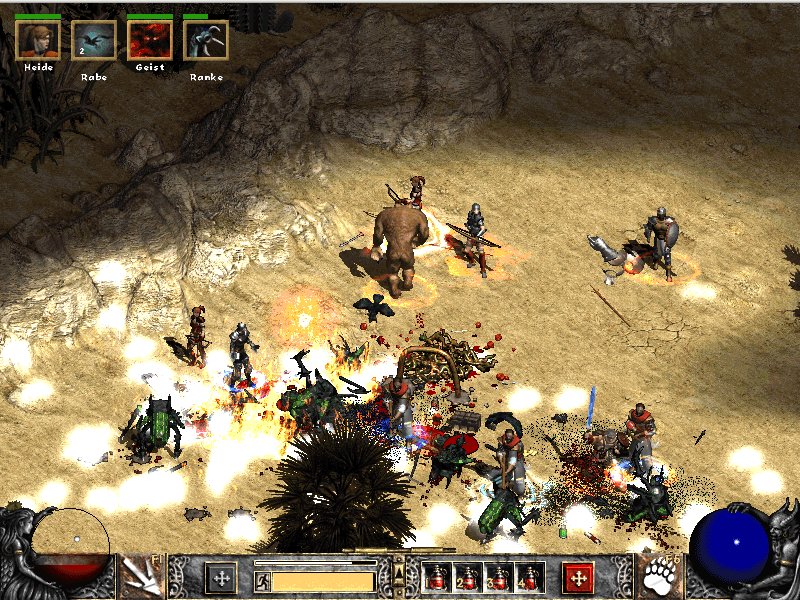Select the Geist spirit portrait
800x600 pixels.
(150, 40)
